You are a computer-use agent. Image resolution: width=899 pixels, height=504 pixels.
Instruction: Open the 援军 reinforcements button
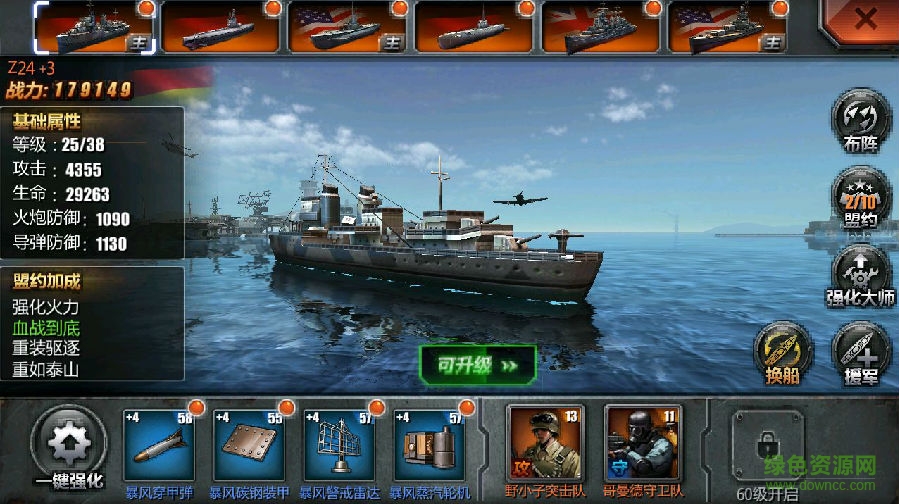[x=860, y=352]
